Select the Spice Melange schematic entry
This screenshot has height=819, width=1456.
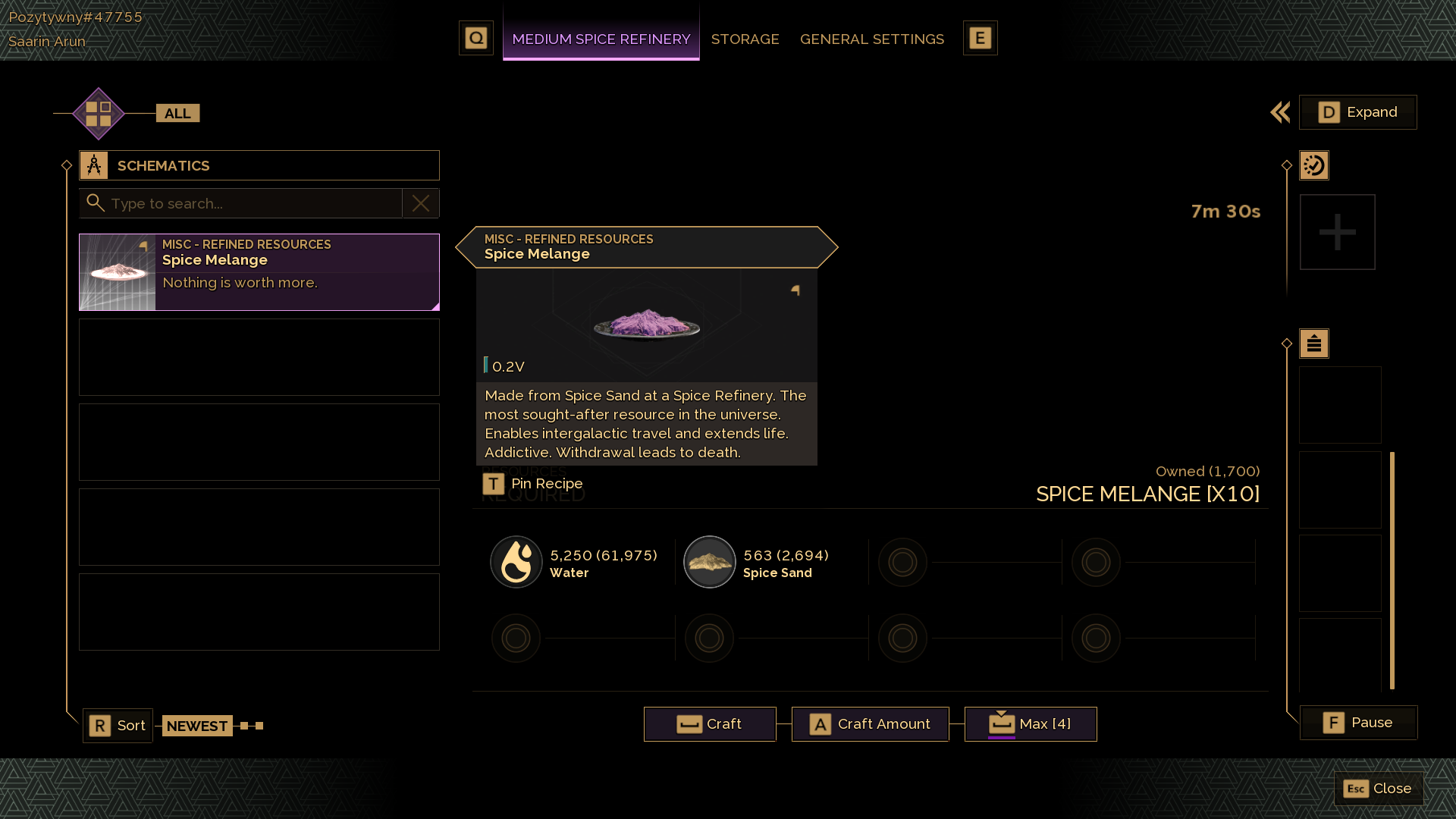259,272
